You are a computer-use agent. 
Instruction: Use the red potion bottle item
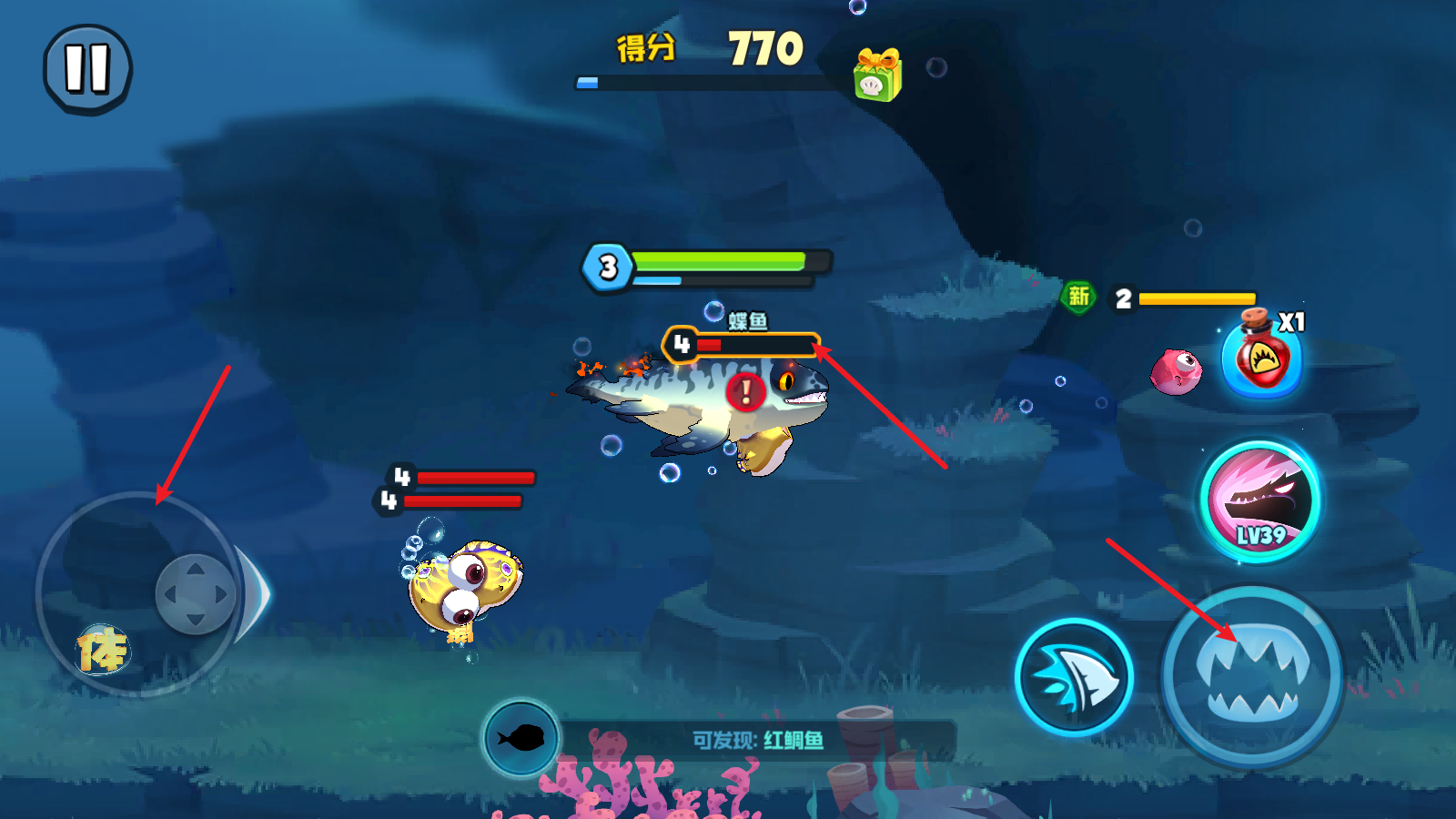click(x=1262, y=358)
